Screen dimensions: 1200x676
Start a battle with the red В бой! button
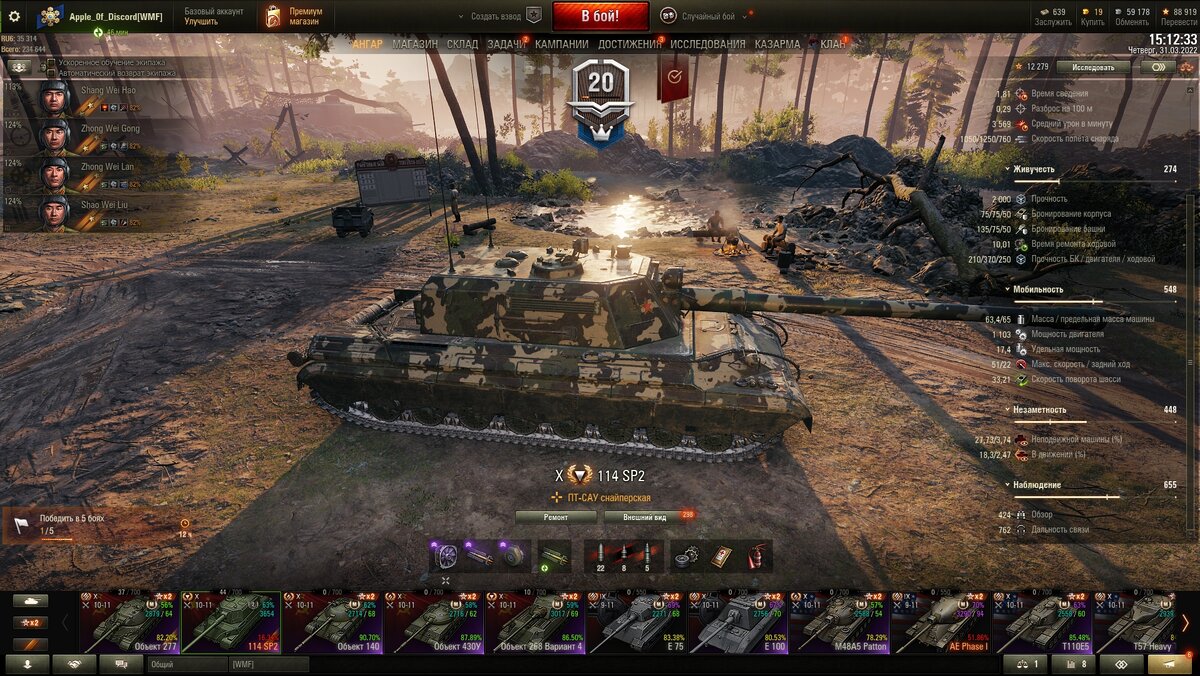click(x=600, y=16)
